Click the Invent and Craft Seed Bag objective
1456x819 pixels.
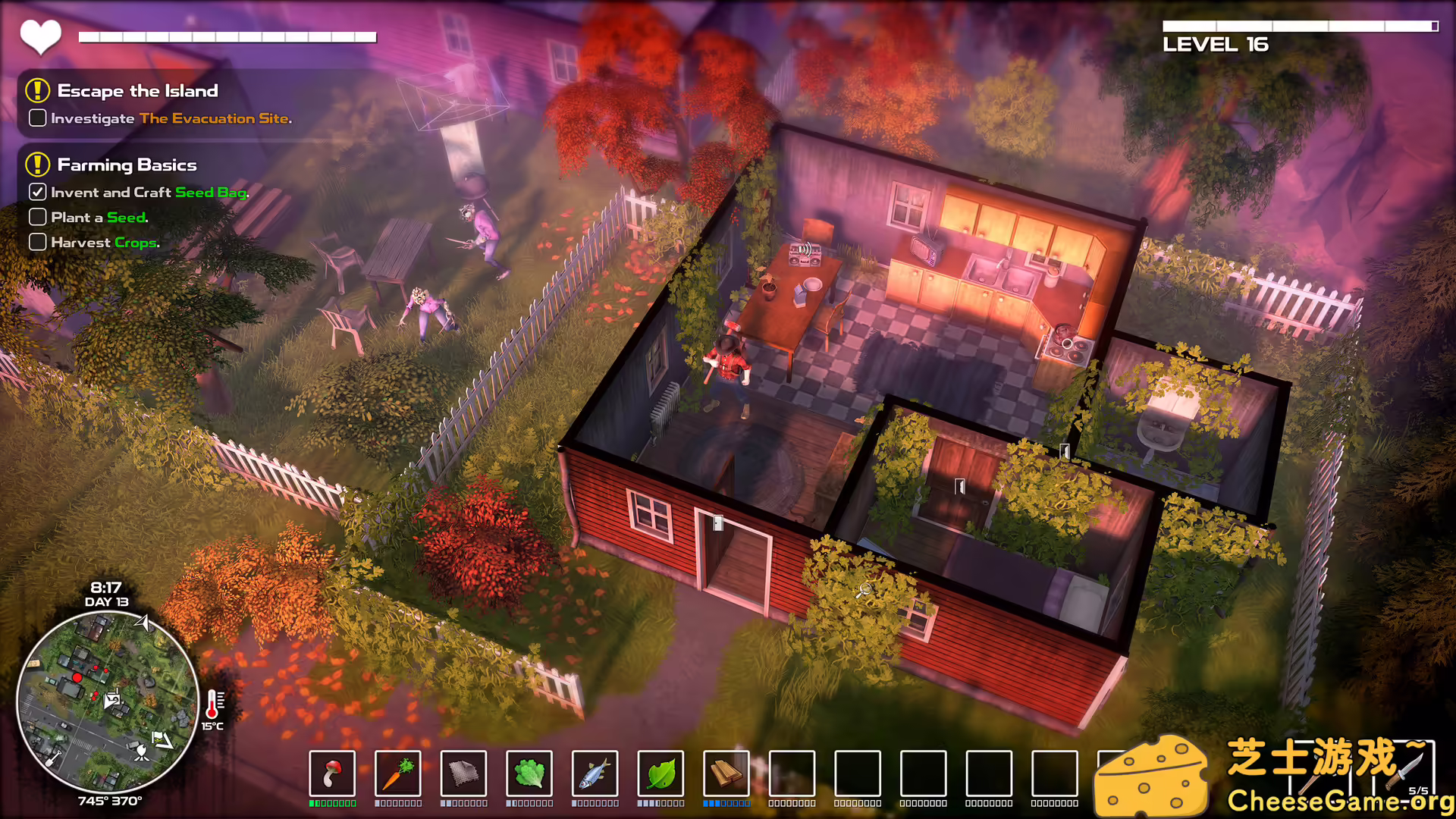[149, 193]
